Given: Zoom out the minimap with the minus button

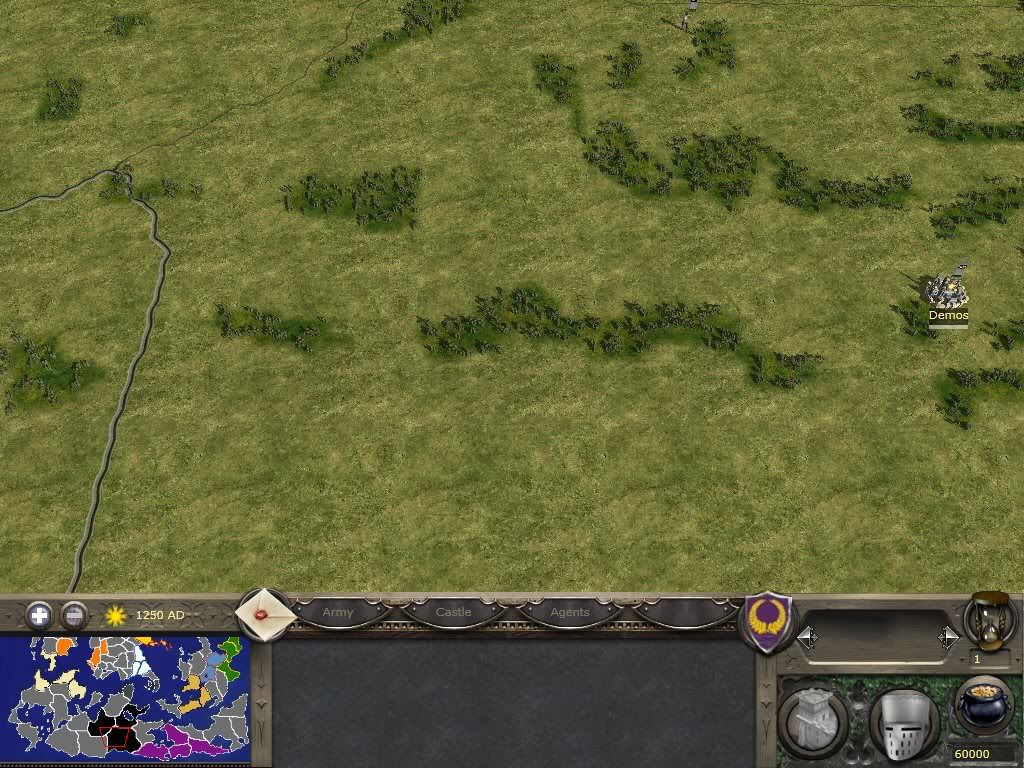Looking at the screenshot, I should click(74, 614).
